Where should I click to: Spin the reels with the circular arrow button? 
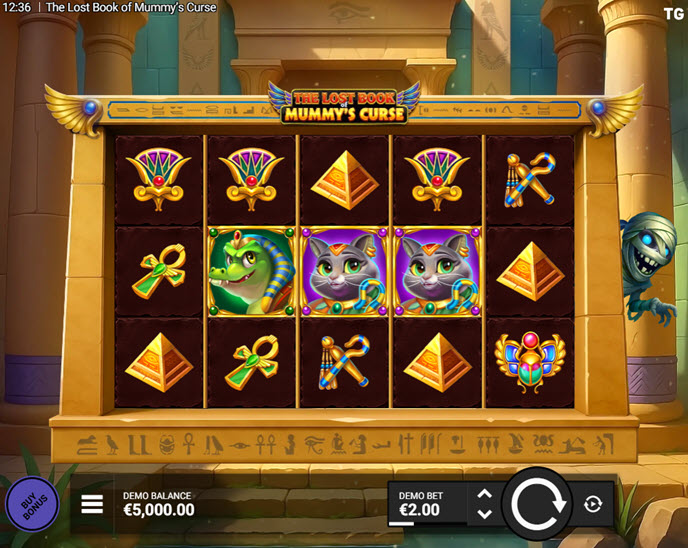(x=538, y=504)
